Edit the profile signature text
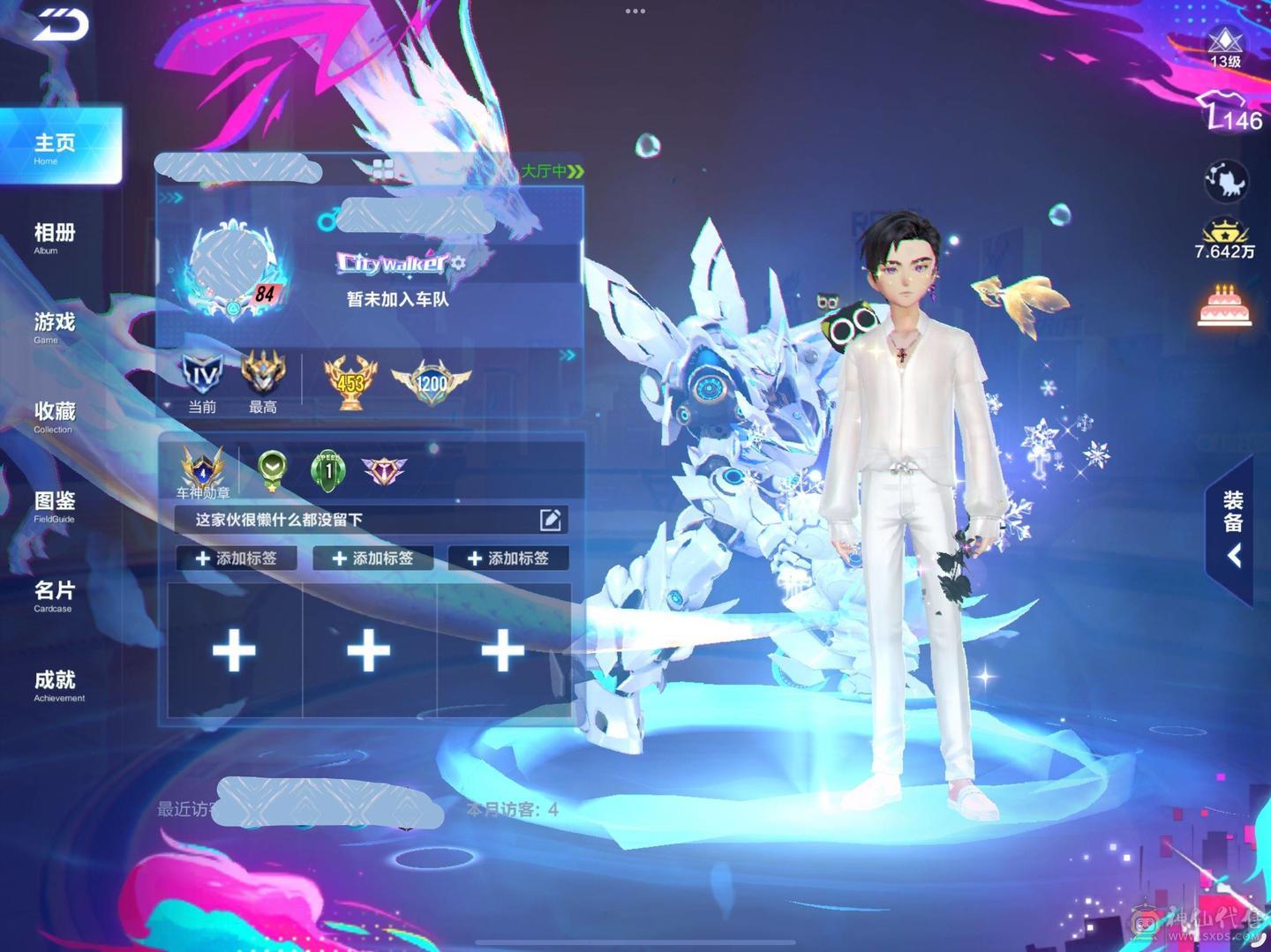 (550, 520)
